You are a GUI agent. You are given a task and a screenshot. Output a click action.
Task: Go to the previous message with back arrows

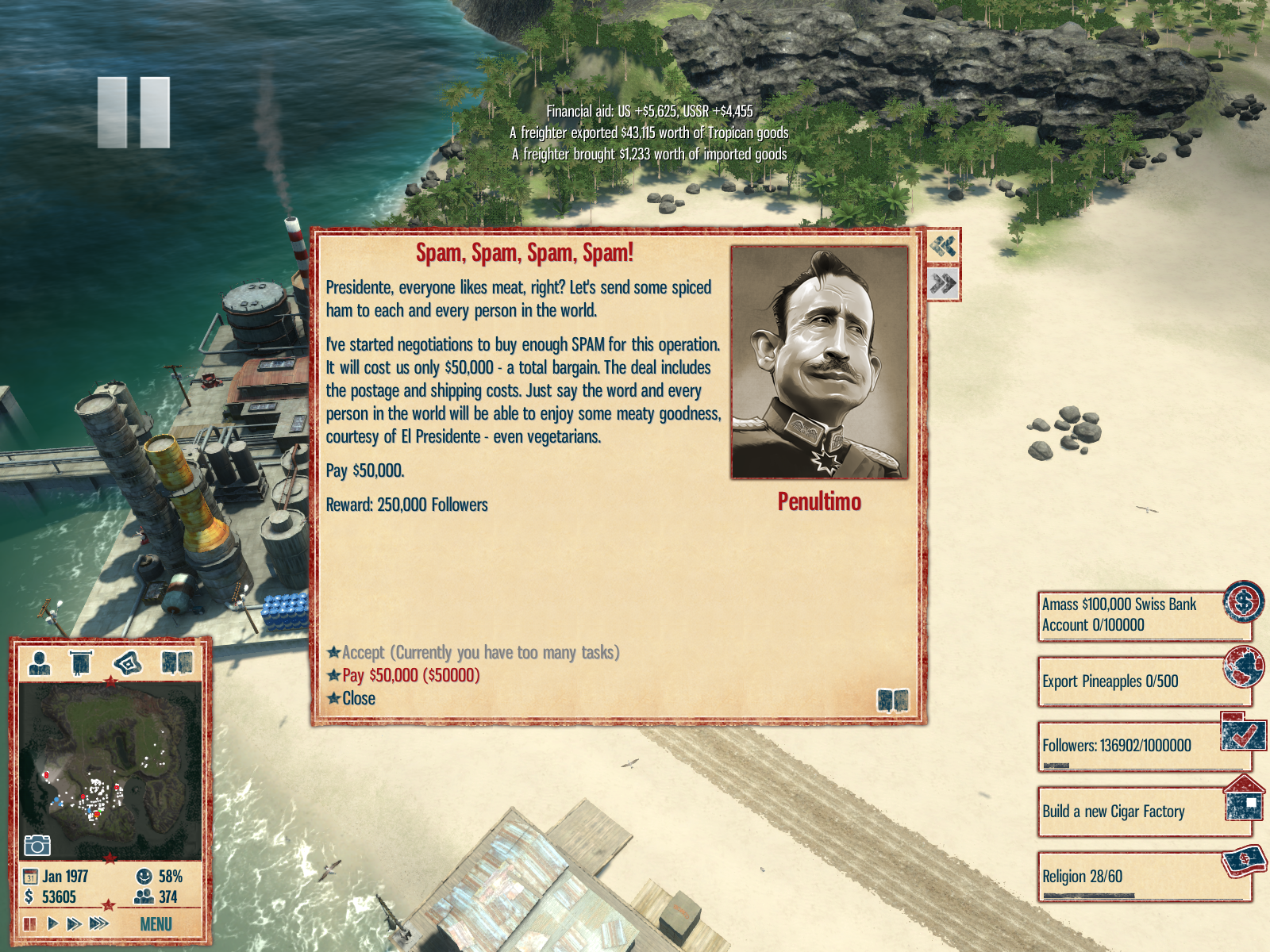click(x=943, y=247)
